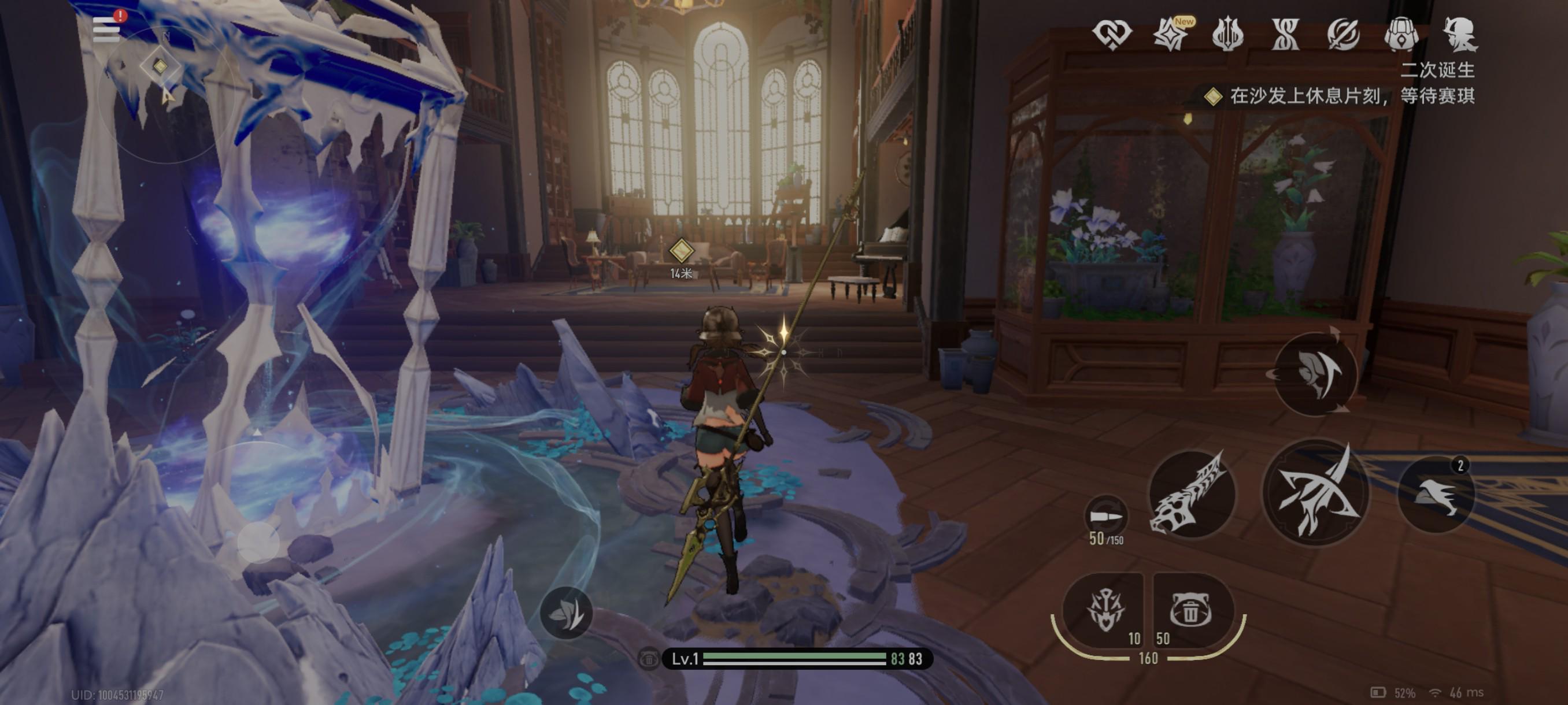Open the hamburger menu with red alert
The width and height of the screenshot is (1568, 705).
[x=106, y=29]
